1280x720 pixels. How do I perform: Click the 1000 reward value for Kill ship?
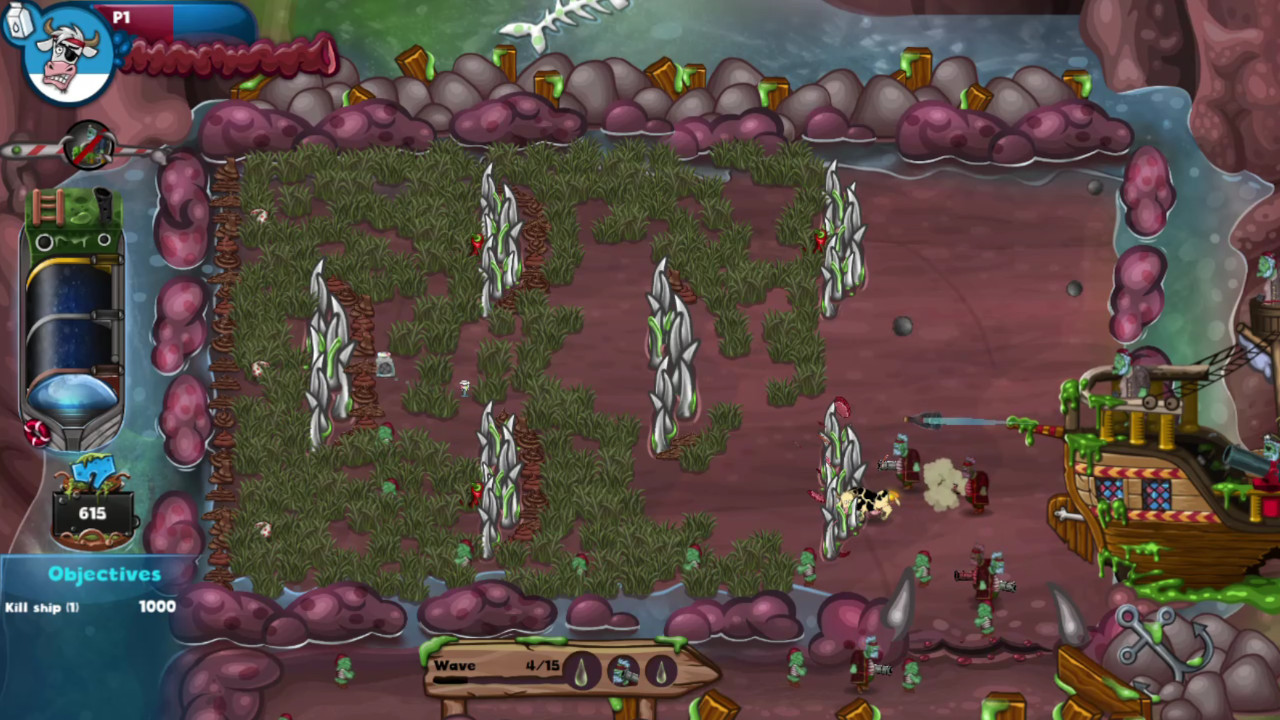tap(158, 606)
